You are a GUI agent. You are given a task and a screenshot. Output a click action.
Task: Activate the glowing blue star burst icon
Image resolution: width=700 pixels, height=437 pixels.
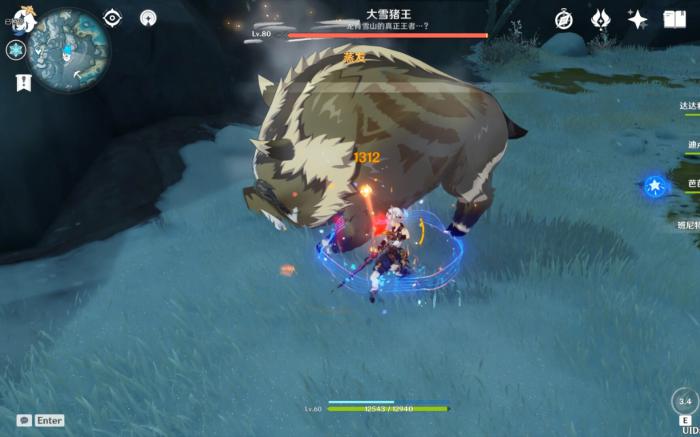(654, 185)
